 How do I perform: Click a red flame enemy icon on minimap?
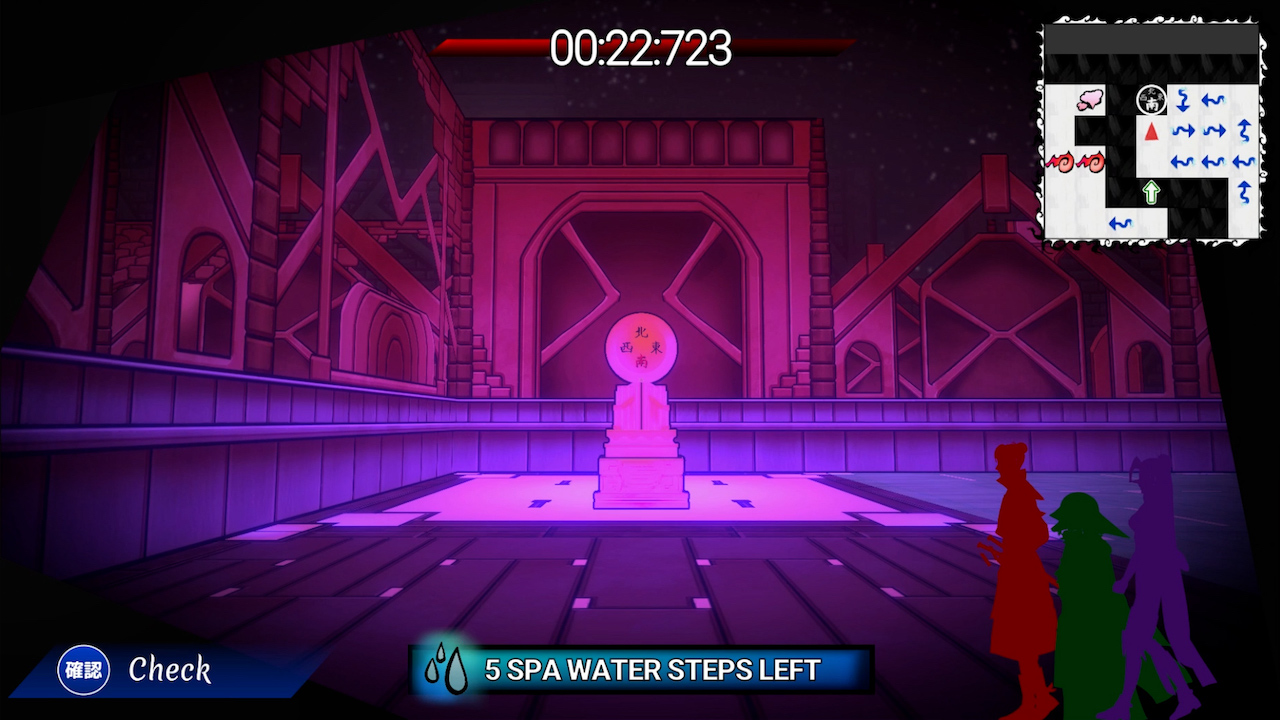coord(1062,163)
